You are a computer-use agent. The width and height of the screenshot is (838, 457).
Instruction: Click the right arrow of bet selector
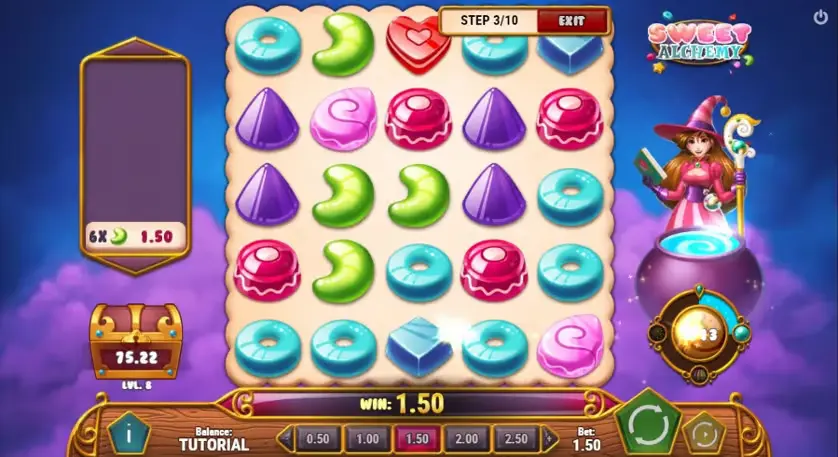point(550,438)
